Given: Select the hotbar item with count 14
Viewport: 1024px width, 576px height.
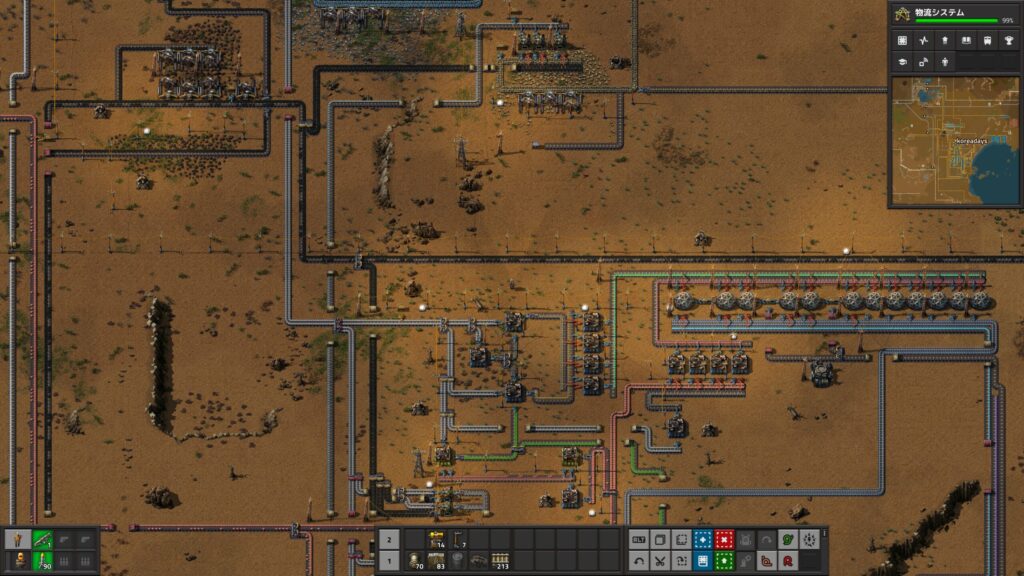Looking at the screenshot, I should 436,539.
